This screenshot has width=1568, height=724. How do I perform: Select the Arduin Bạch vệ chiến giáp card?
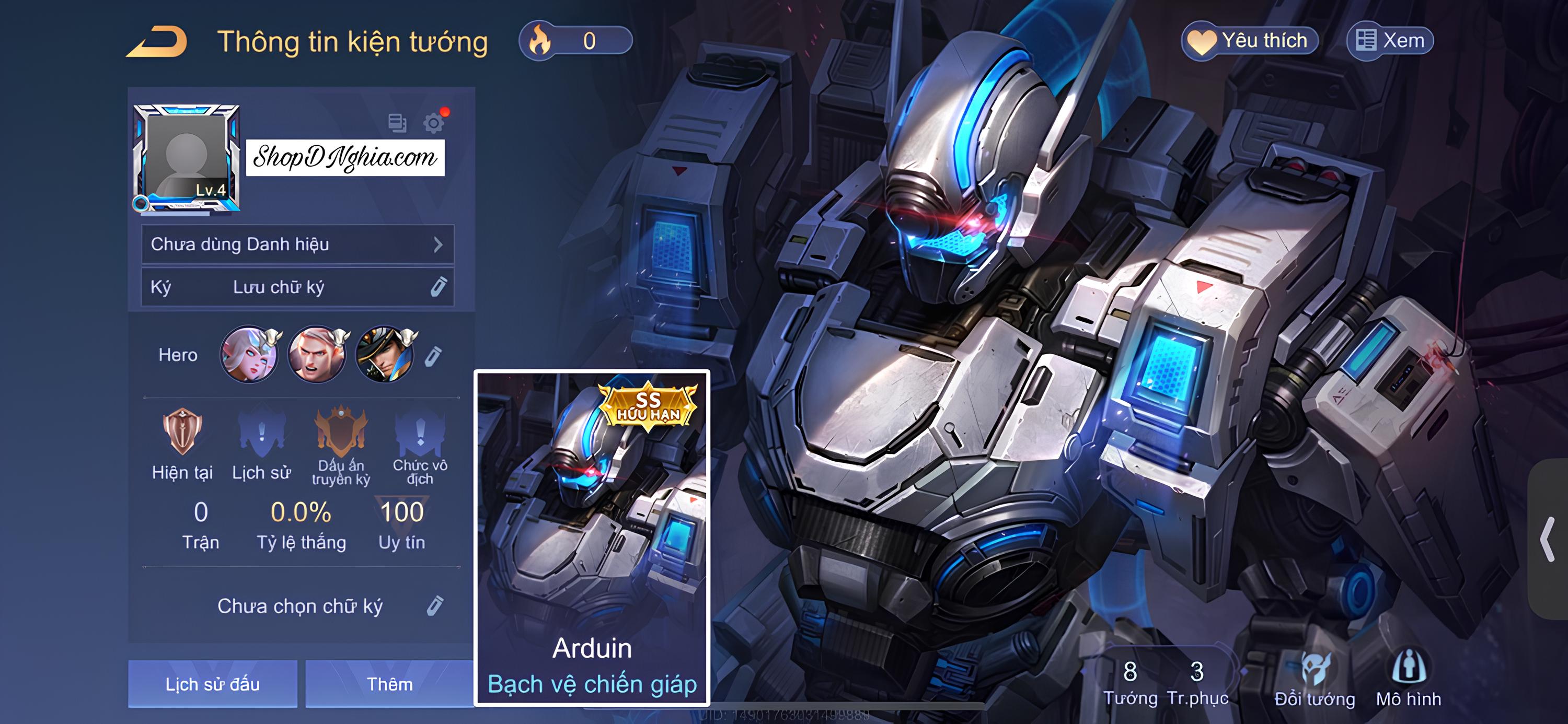(x=592, y=538)
